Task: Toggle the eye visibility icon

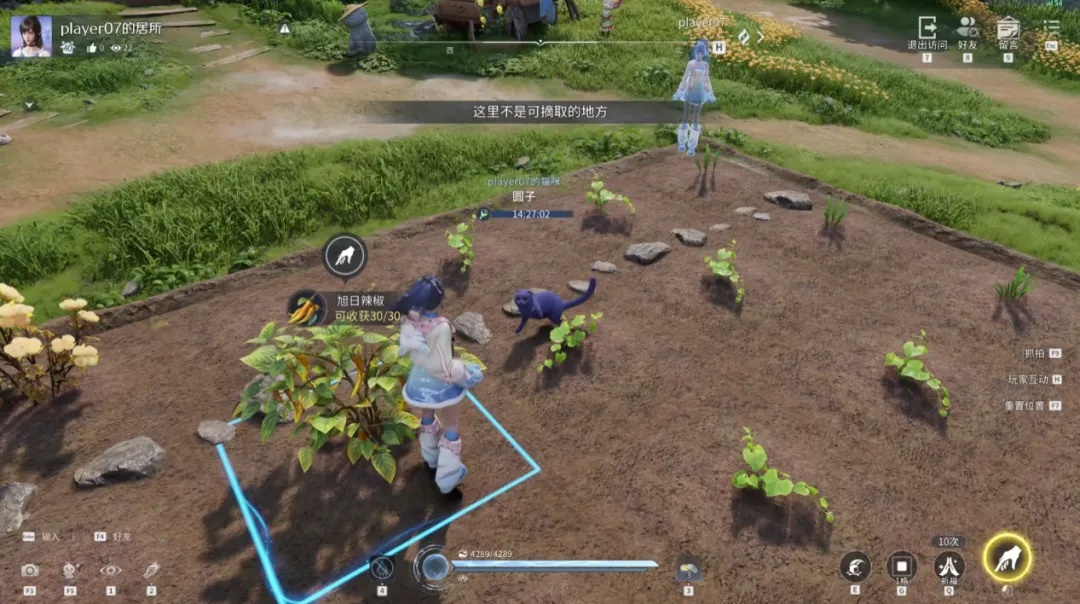Action: pyautogui.click(x=110, y=570)
